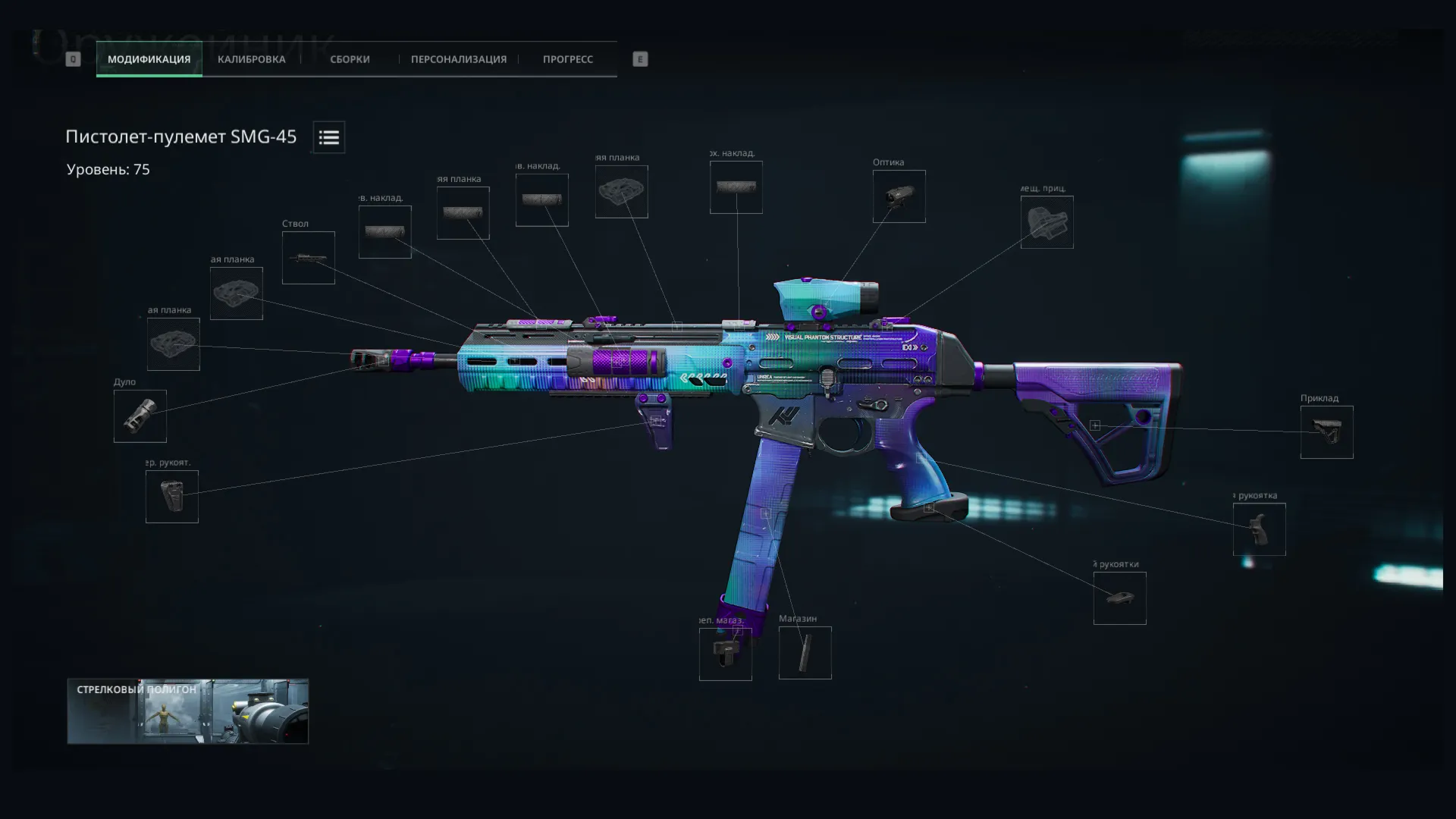Select the foregrip attachment slot
Screen dimensions: 1456x819
[172, 497]
